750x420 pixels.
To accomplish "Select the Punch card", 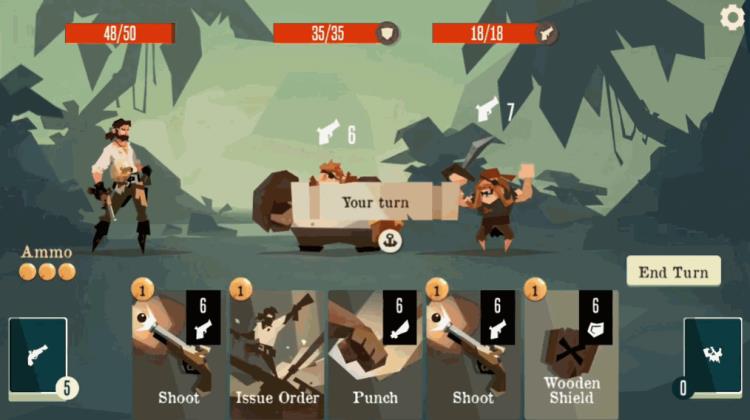I will pyautogui.click(x=374, y=350).
